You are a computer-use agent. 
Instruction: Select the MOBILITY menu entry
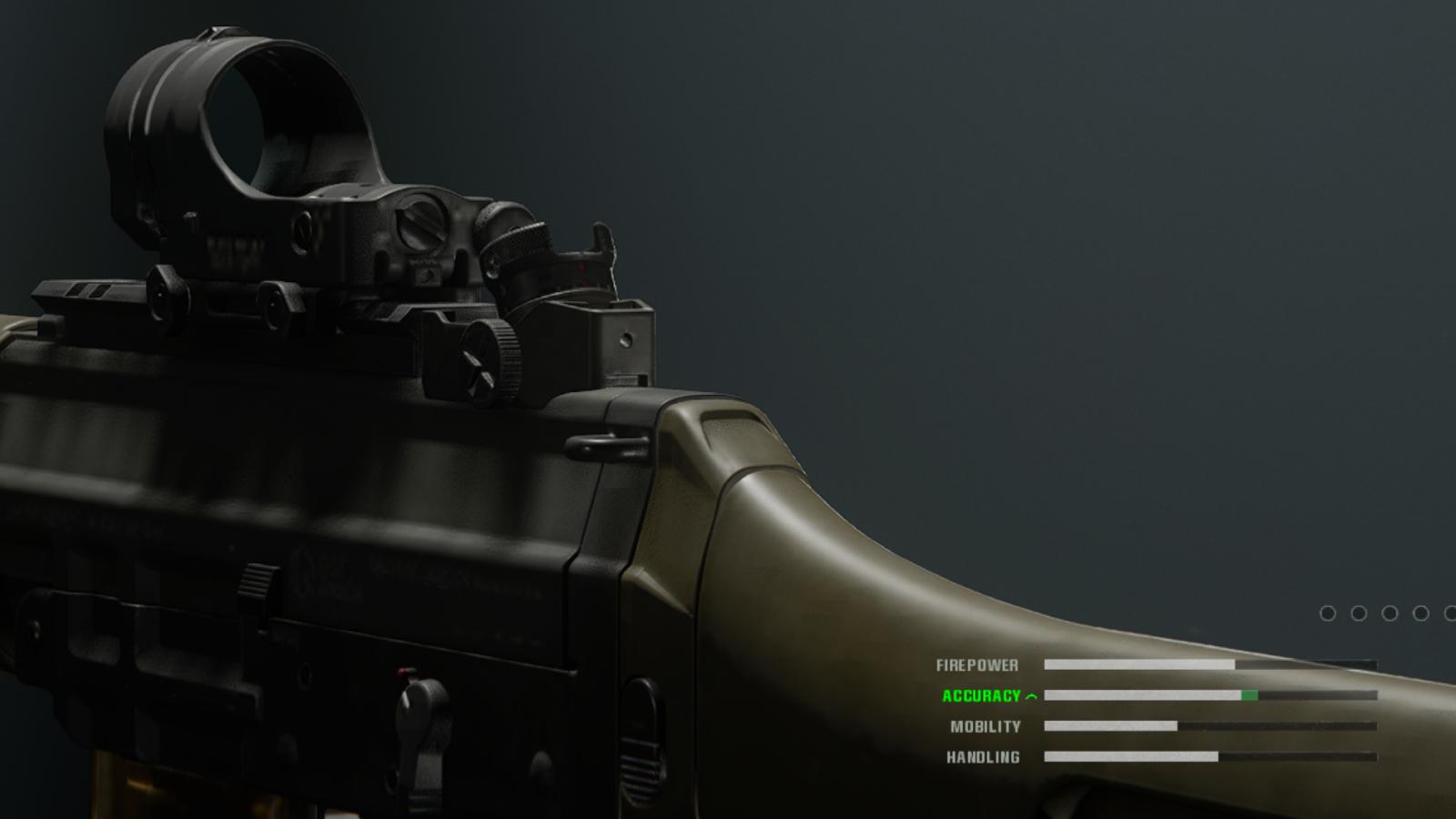tap(988, 726)
